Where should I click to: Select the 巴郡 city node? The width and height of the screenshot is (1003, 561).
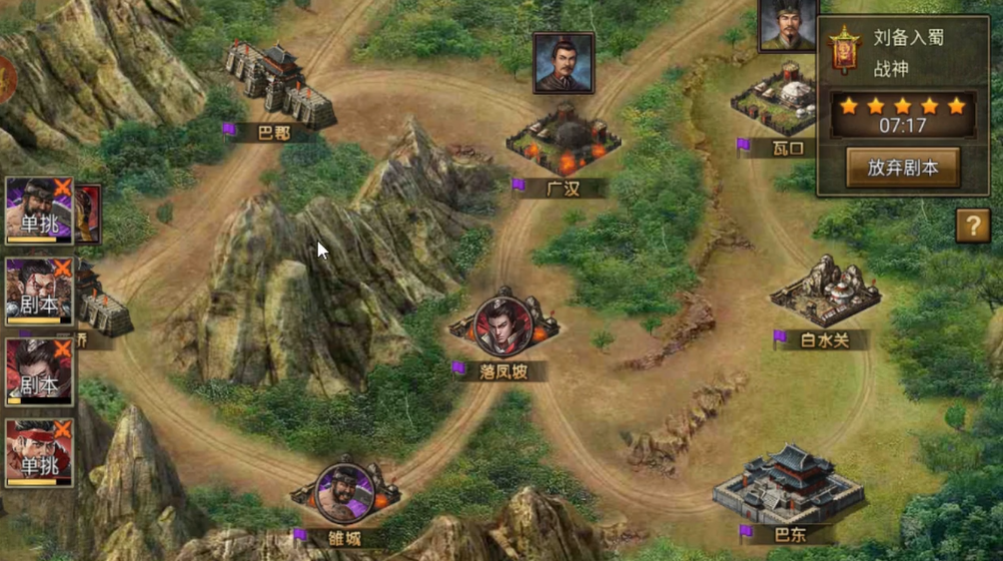tap(279, 88)
